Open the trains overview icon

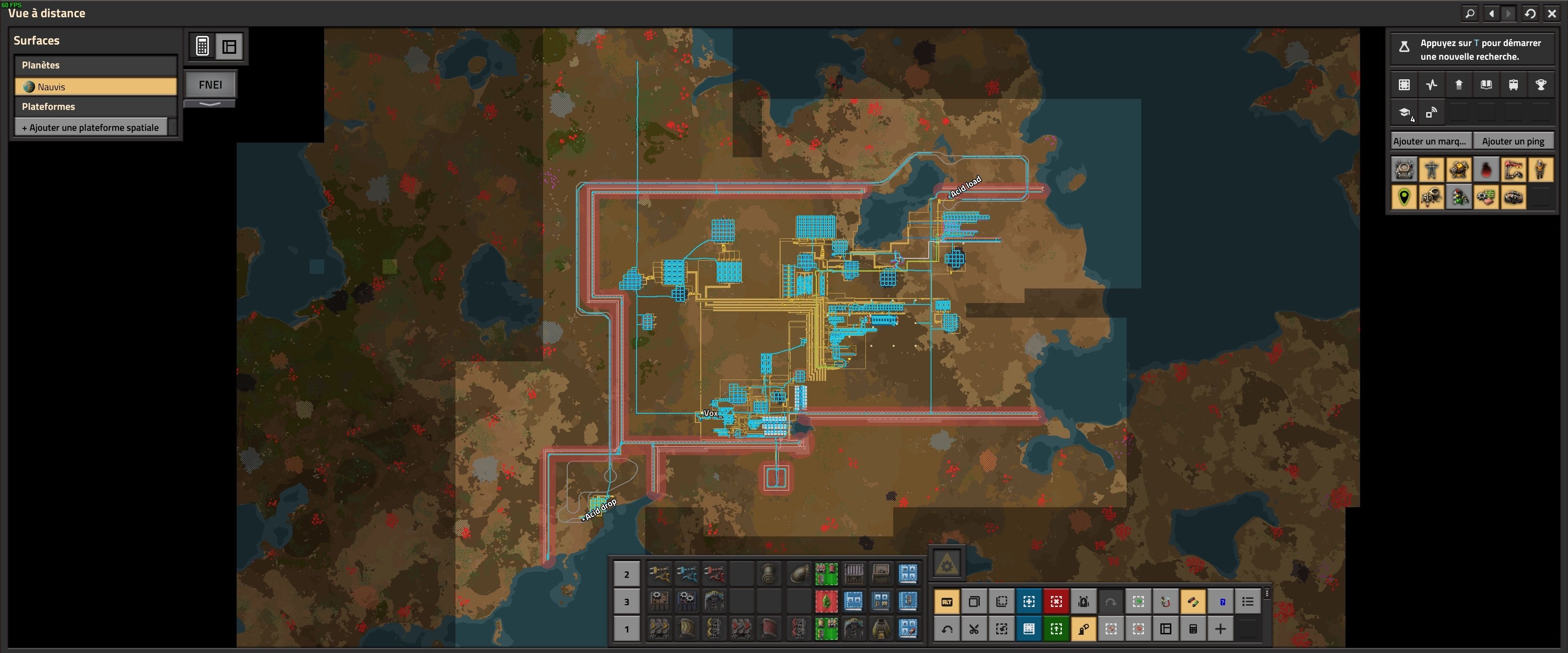point(1513,85)
